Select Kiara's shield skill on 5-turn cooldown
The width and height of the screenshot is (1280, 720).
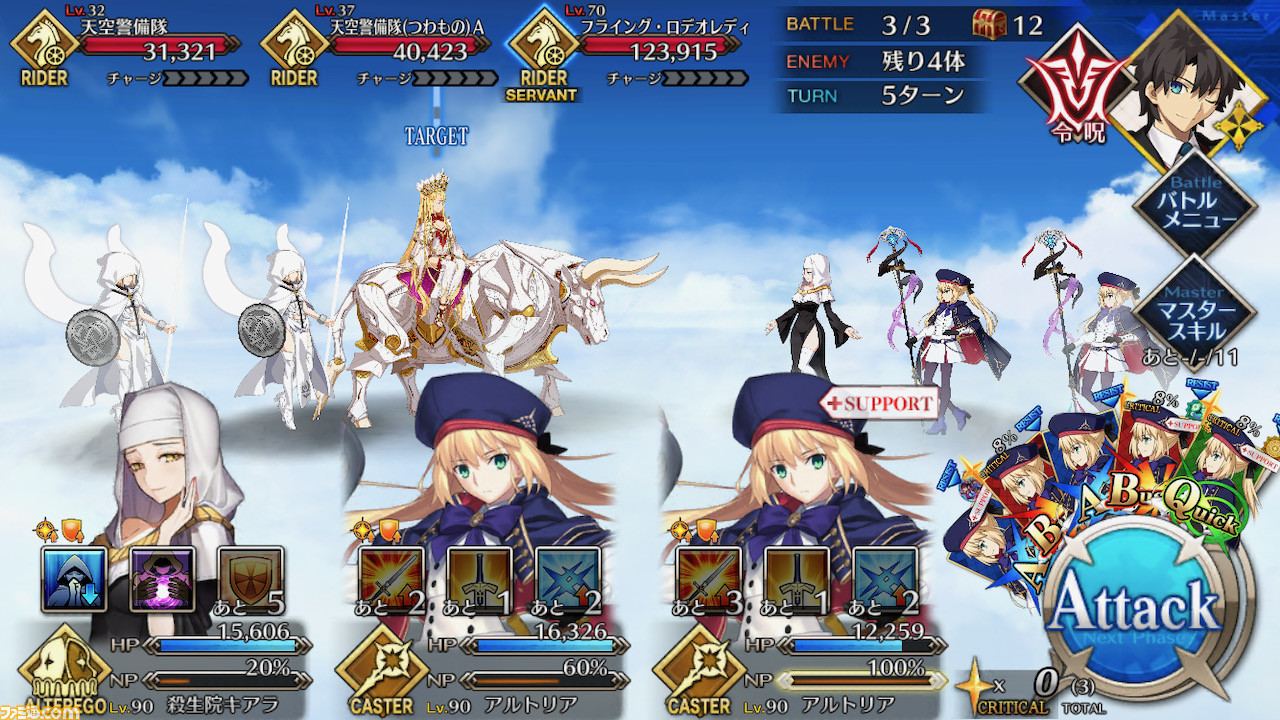click(250, 579)
